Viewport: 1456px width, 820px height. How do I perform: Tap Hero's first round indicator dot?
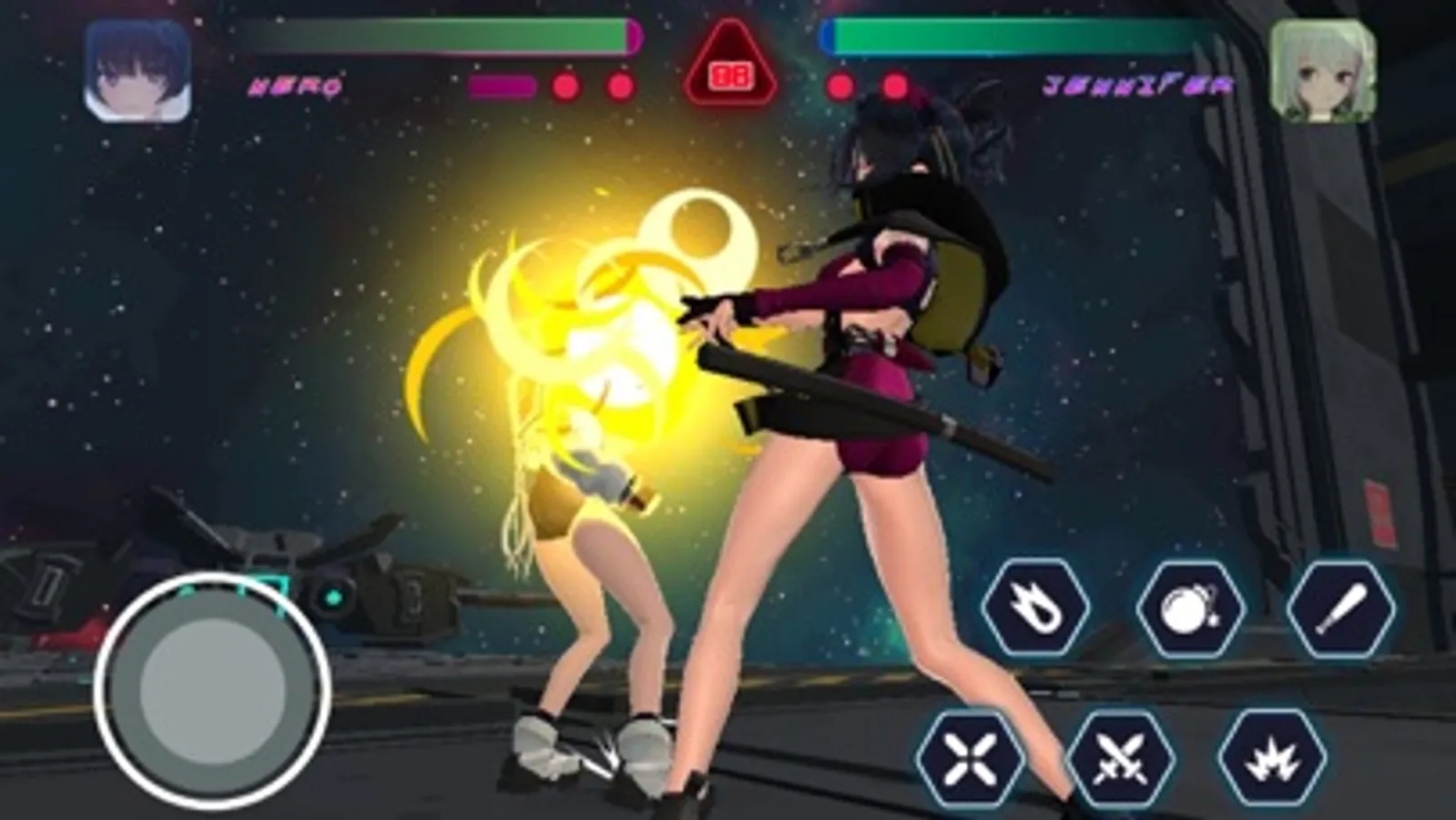pyautogui.click(x=565, y=87)
